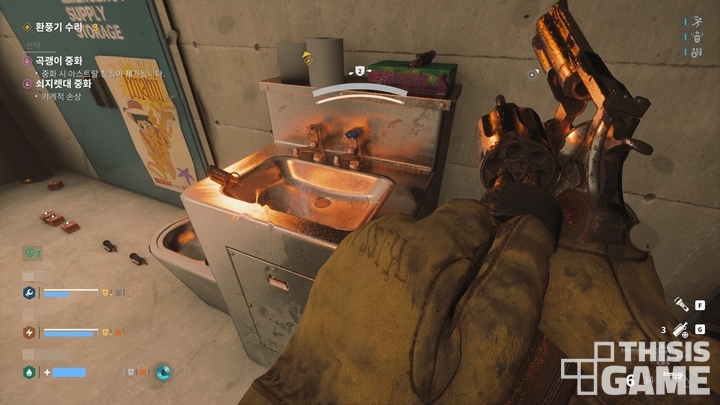Viewport: 720px width, 405px height.
Task: Click the teammate's water drop class icon
Action: pyautogui.click(x=30, y=373)
